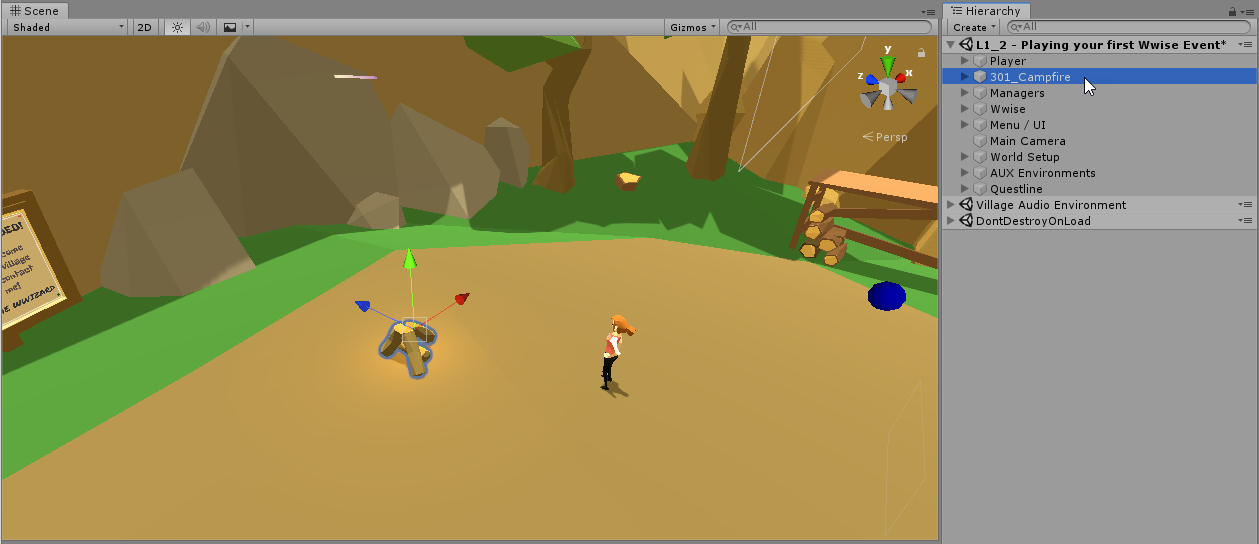
Task: Select the 301_Campfire hierarchy entry
Action: point(1029,77)
